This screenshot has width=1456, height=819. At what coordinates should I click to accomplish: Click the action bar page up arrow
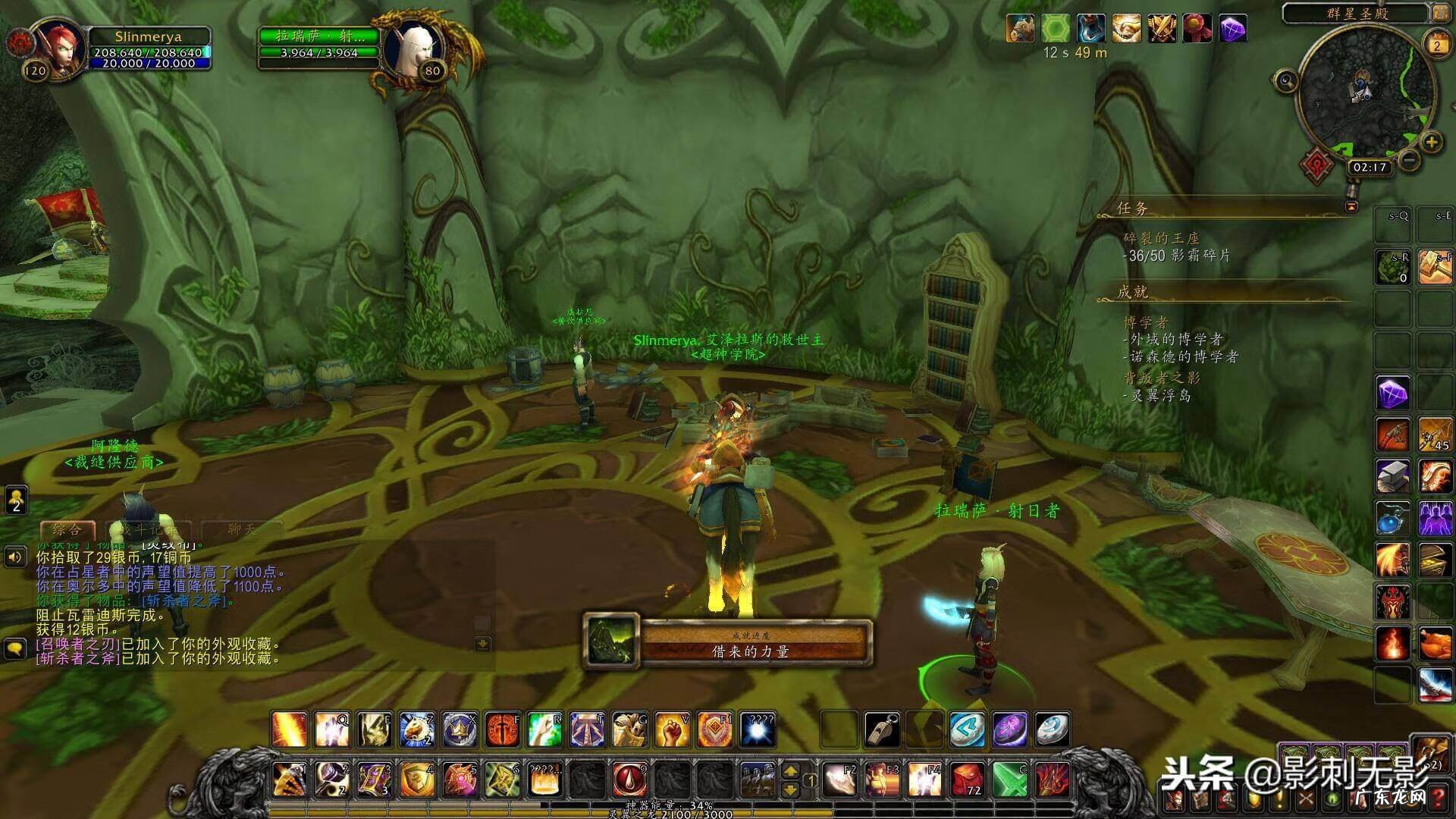tap(790, 771)
